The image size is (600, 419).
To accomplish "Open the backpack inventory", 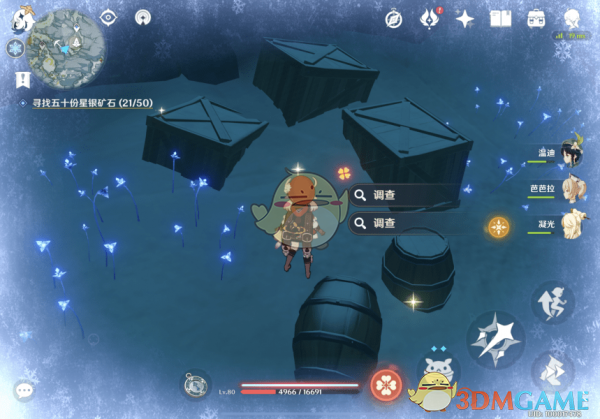I will [536, 18].
